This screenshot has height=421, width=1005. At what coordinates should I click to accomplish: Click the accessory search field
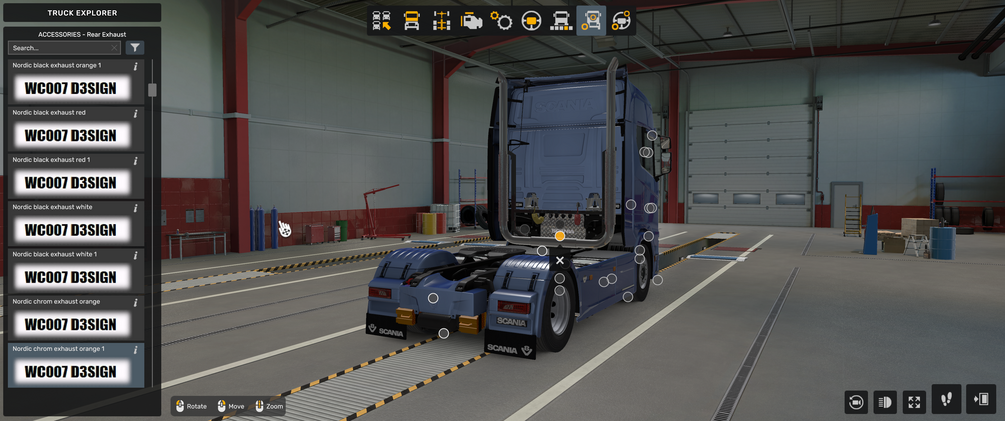pos(62,48)
